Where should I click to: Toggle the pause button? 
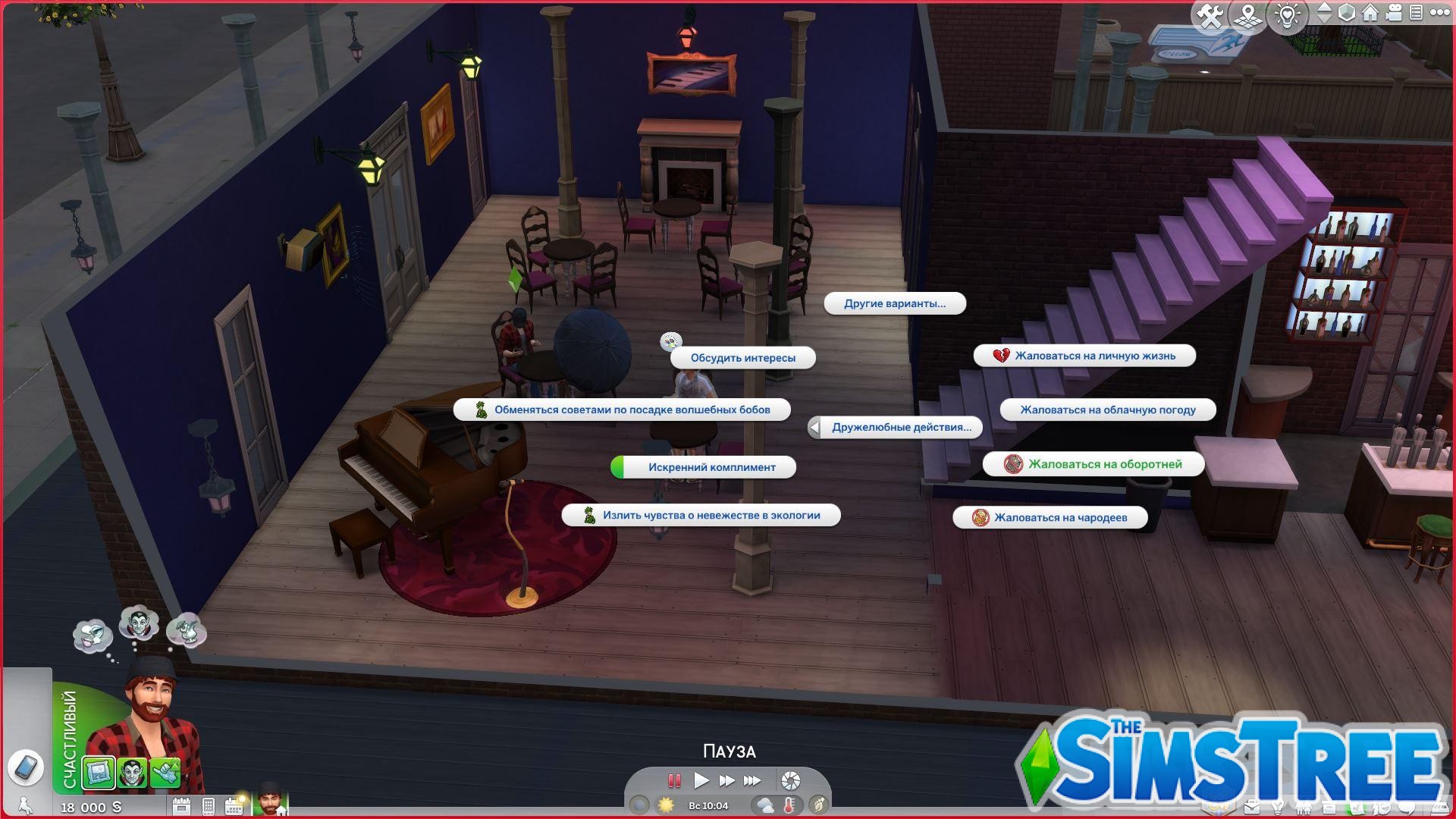tap(673, 781)
